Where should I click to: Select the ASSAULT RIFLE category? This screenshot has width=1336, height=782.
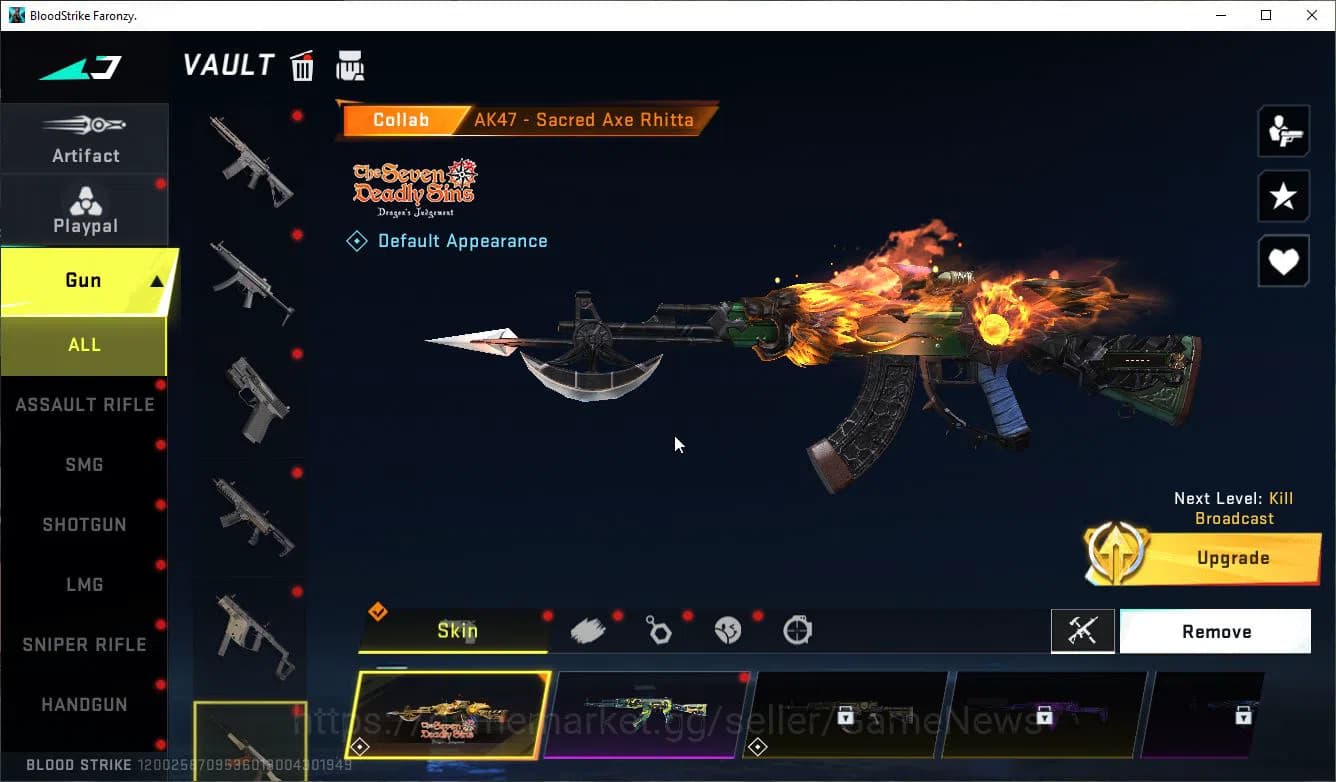tap(84, 404)
